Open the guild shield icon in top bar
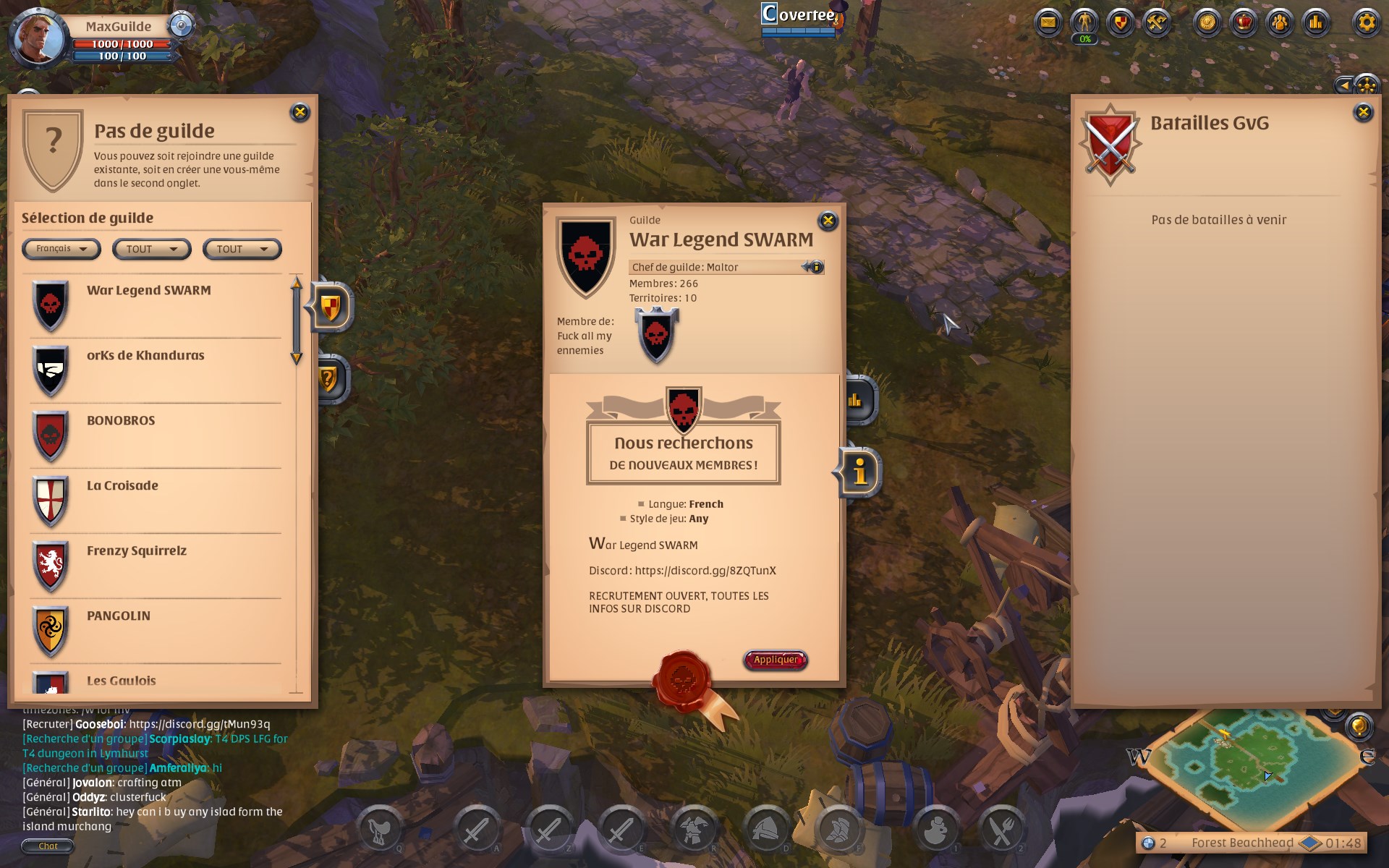The image size is (1389, 868). click(1119, 22)
